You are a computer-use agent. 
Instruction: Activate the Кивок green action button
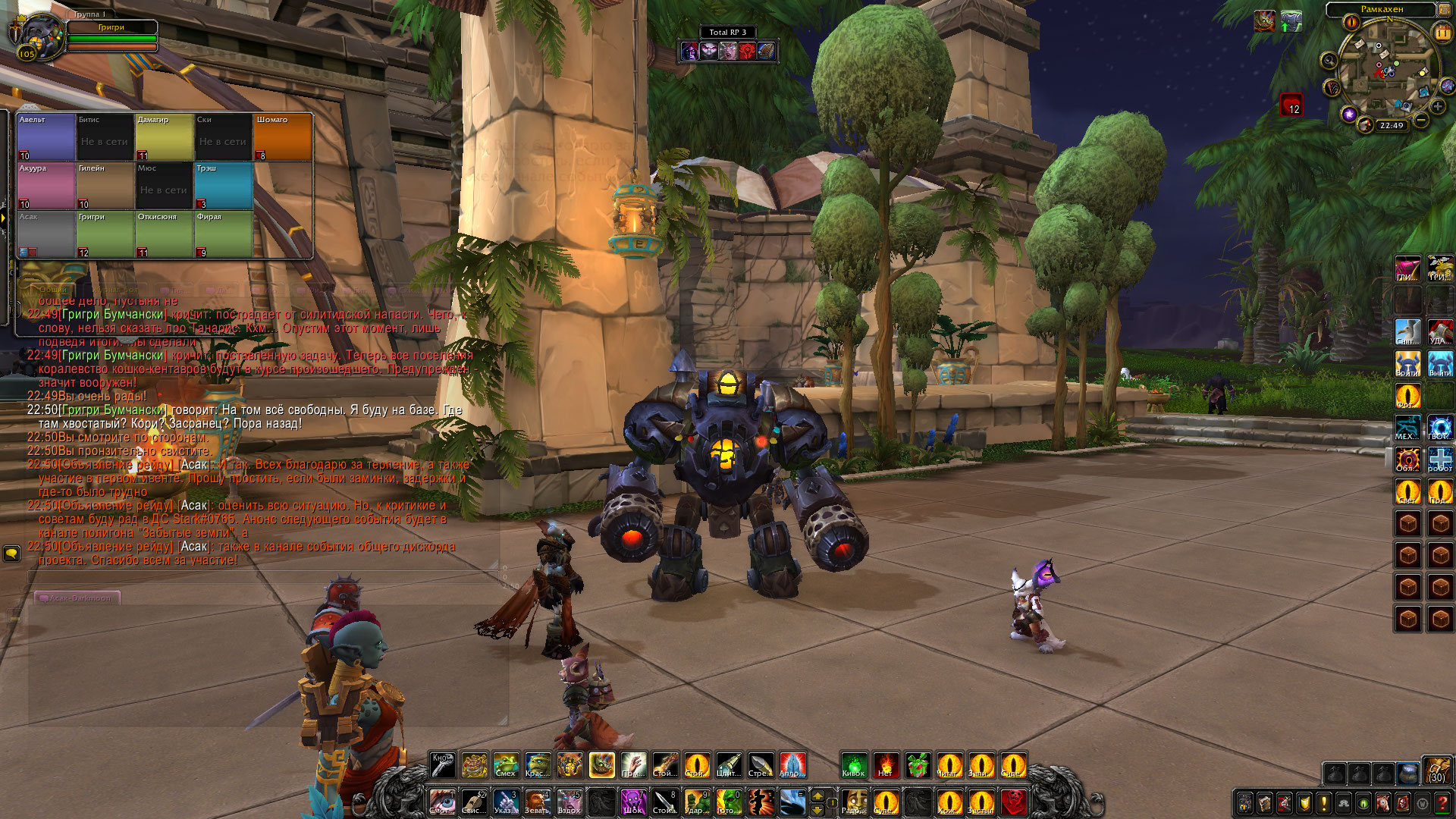point(854,765)
